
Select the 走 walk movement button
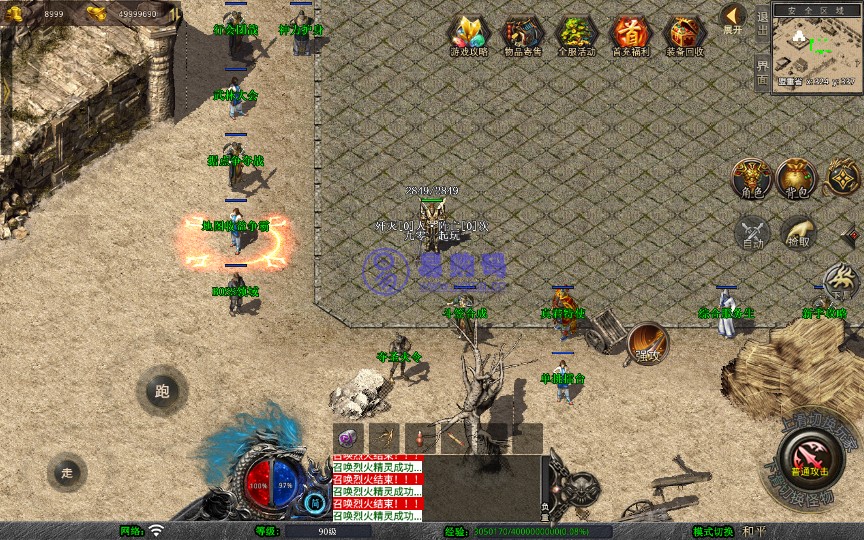tap(67, 472)
